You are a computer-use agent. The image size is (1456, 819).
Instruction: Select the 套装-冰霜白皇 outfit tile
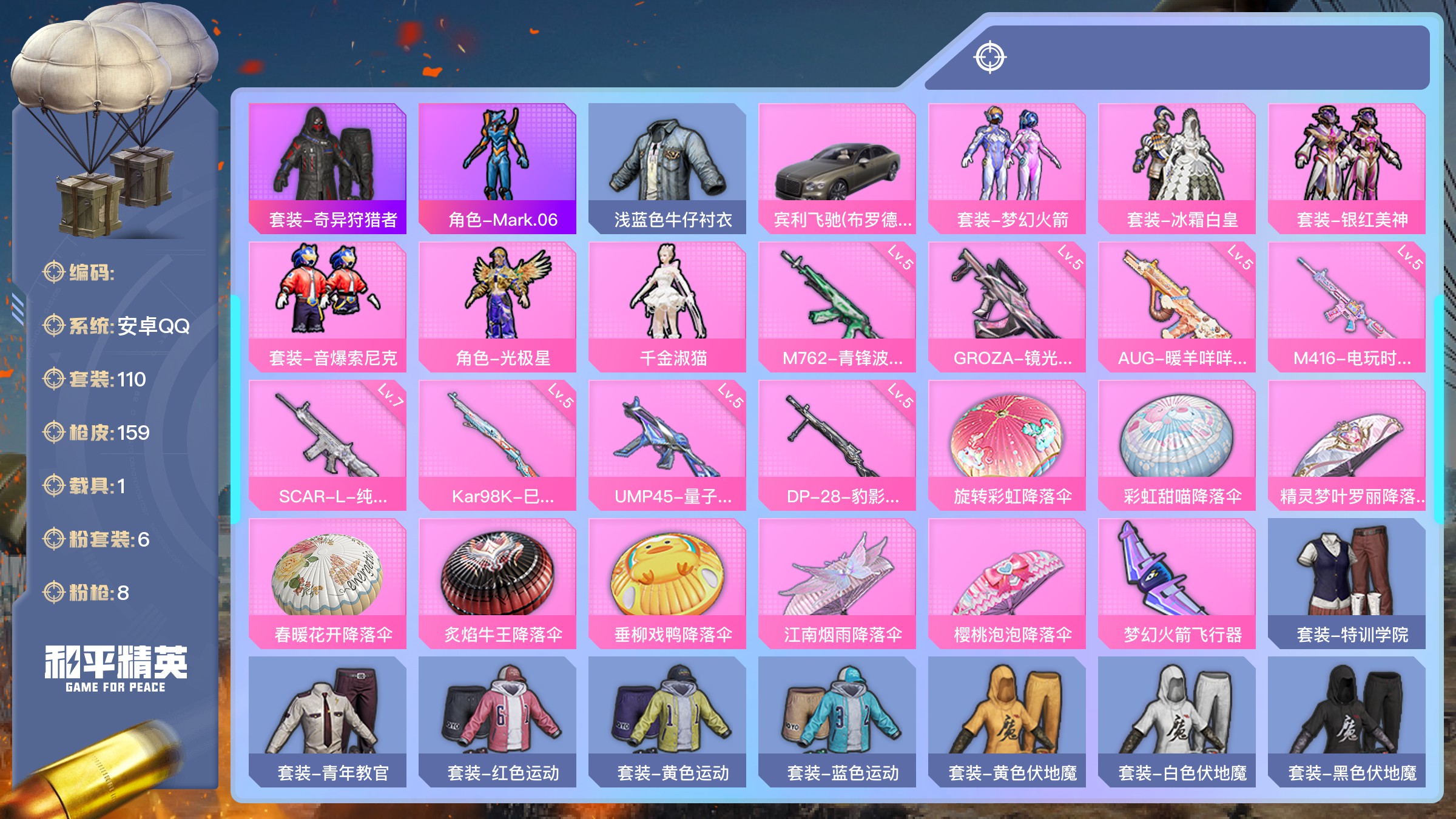click(x=1177, y=168)
